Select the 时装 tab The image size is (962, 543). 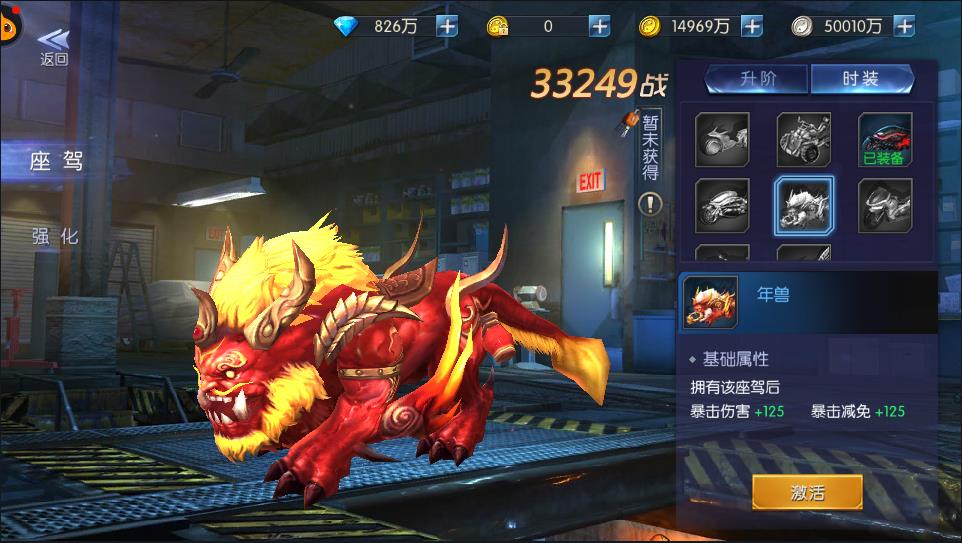(x=861, y=80)
